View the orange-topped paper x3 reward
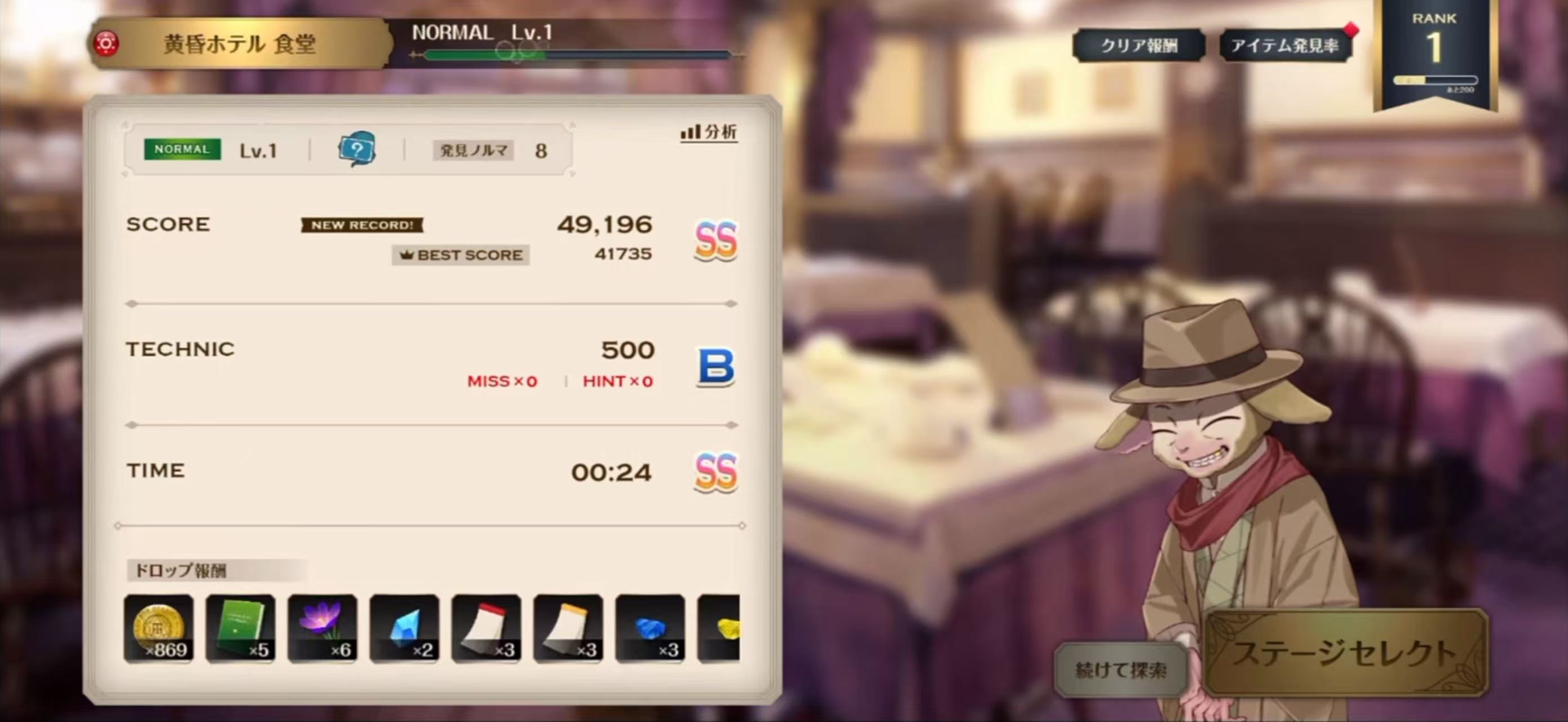The image size is (1568, 722). tap(568, 628)
